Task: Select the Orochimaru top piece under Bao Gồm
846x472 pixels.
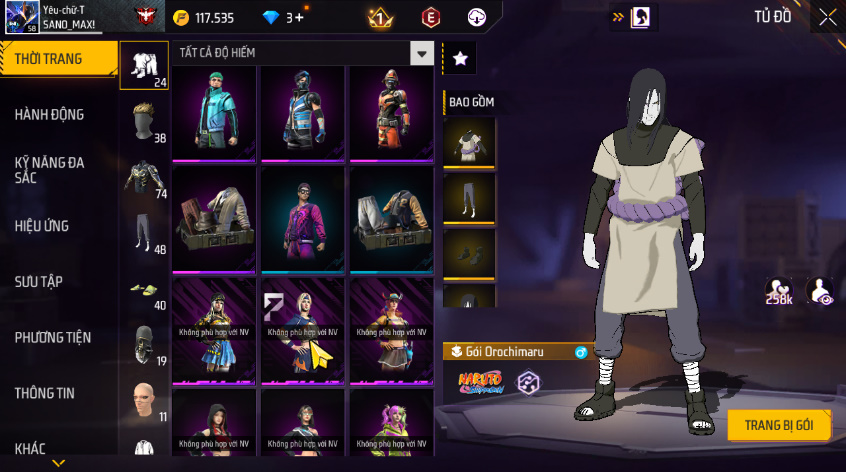Action: coord(469,142)
